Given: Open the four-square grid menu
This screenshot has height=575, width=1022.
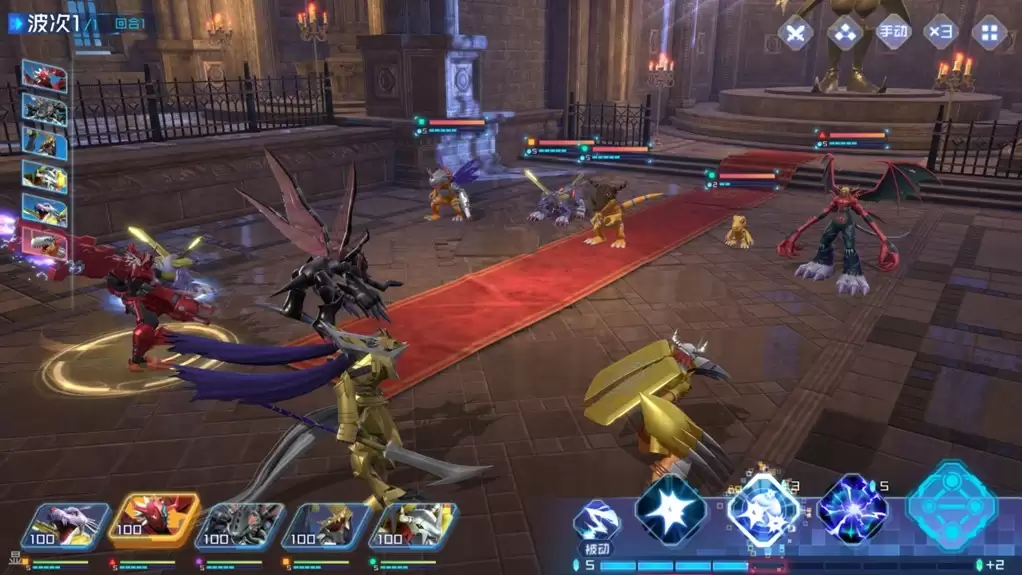Looking at the screenshot, I should pos(990,32).
